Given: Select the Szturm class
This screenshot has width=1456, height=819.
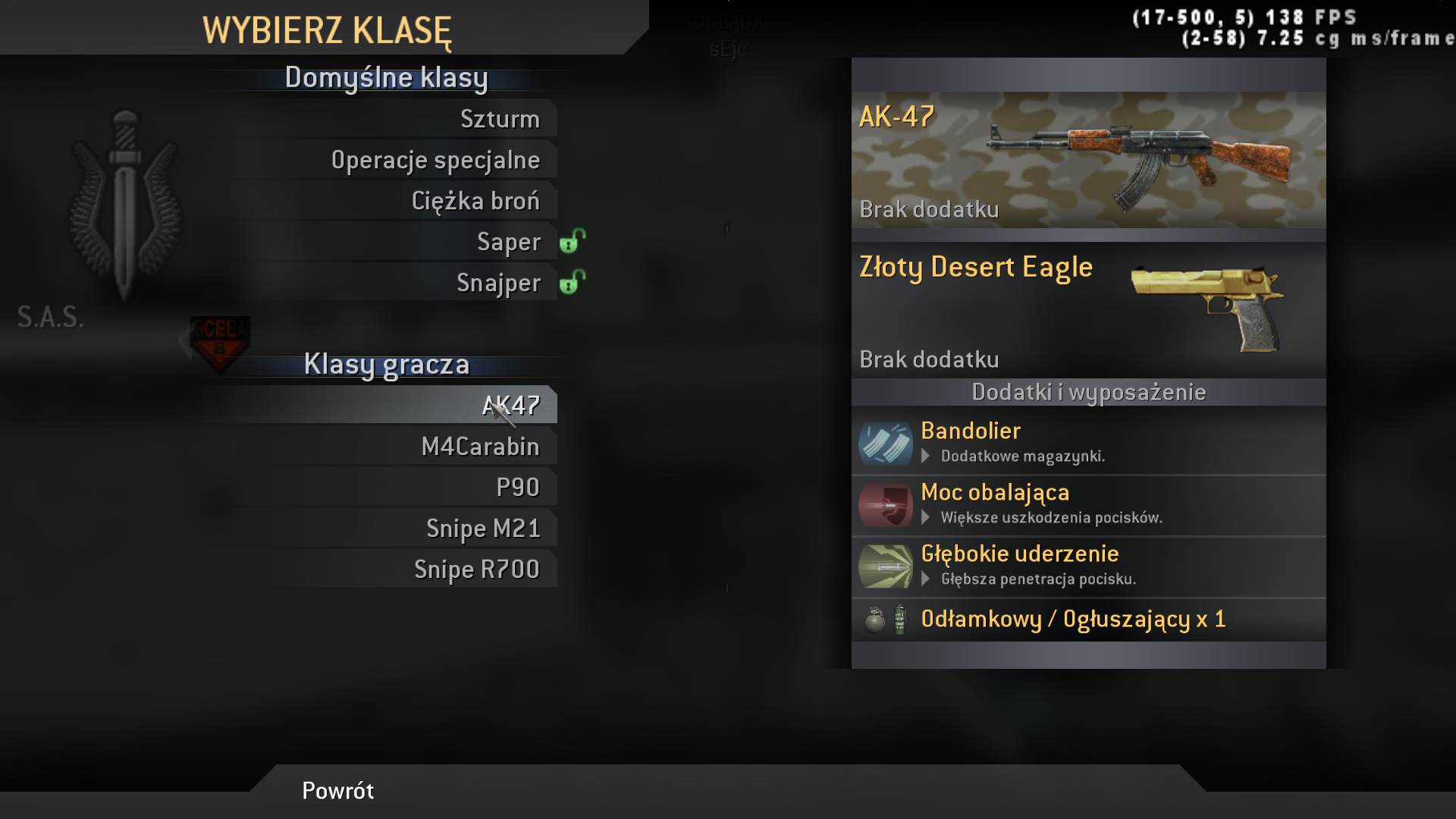Looking at the screenshot, I should click(500, 118).
